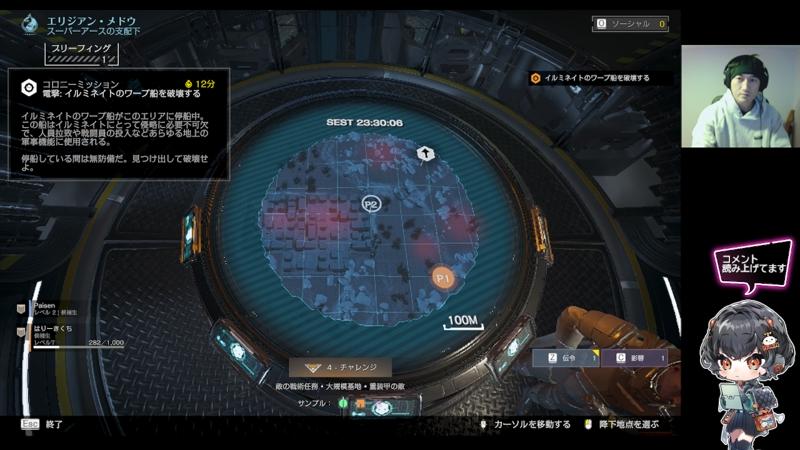Select the P1 drop marker on the map
Image resolution: width=800 pixels, height=450 pixels.
[443, 275]
